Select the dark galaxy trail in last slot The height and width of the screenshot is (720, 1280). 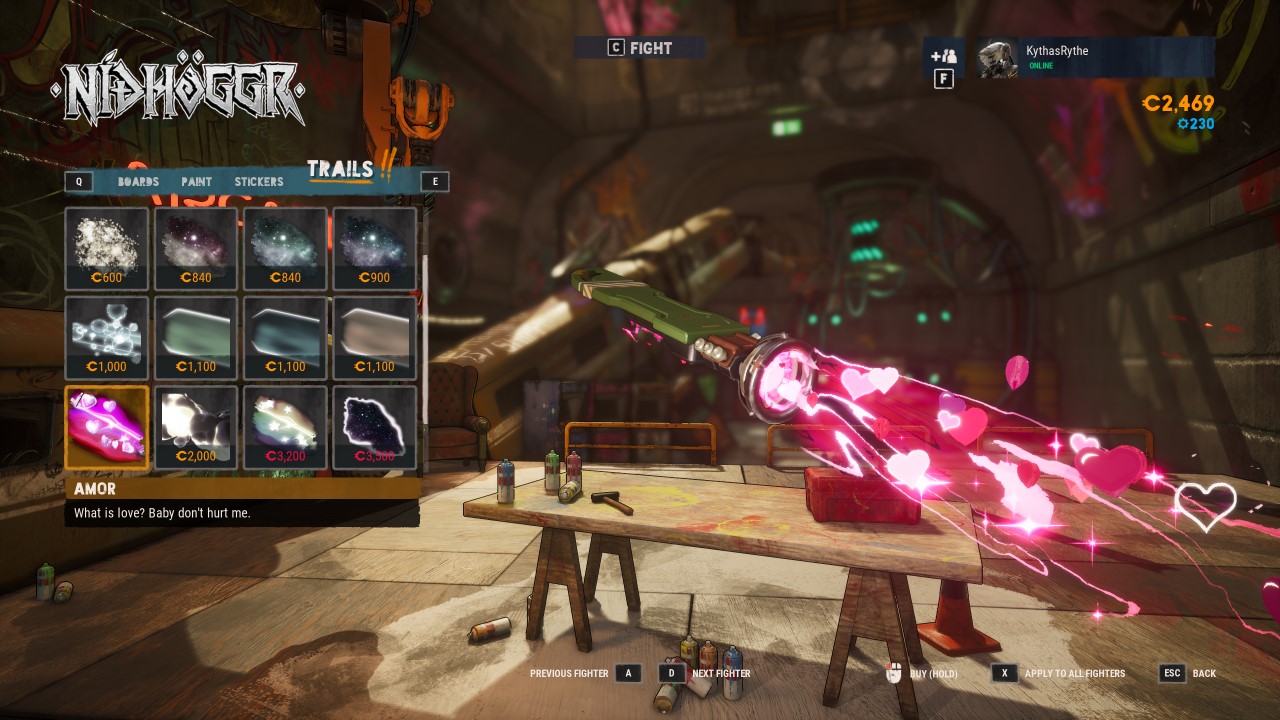[x=374, y=427]
